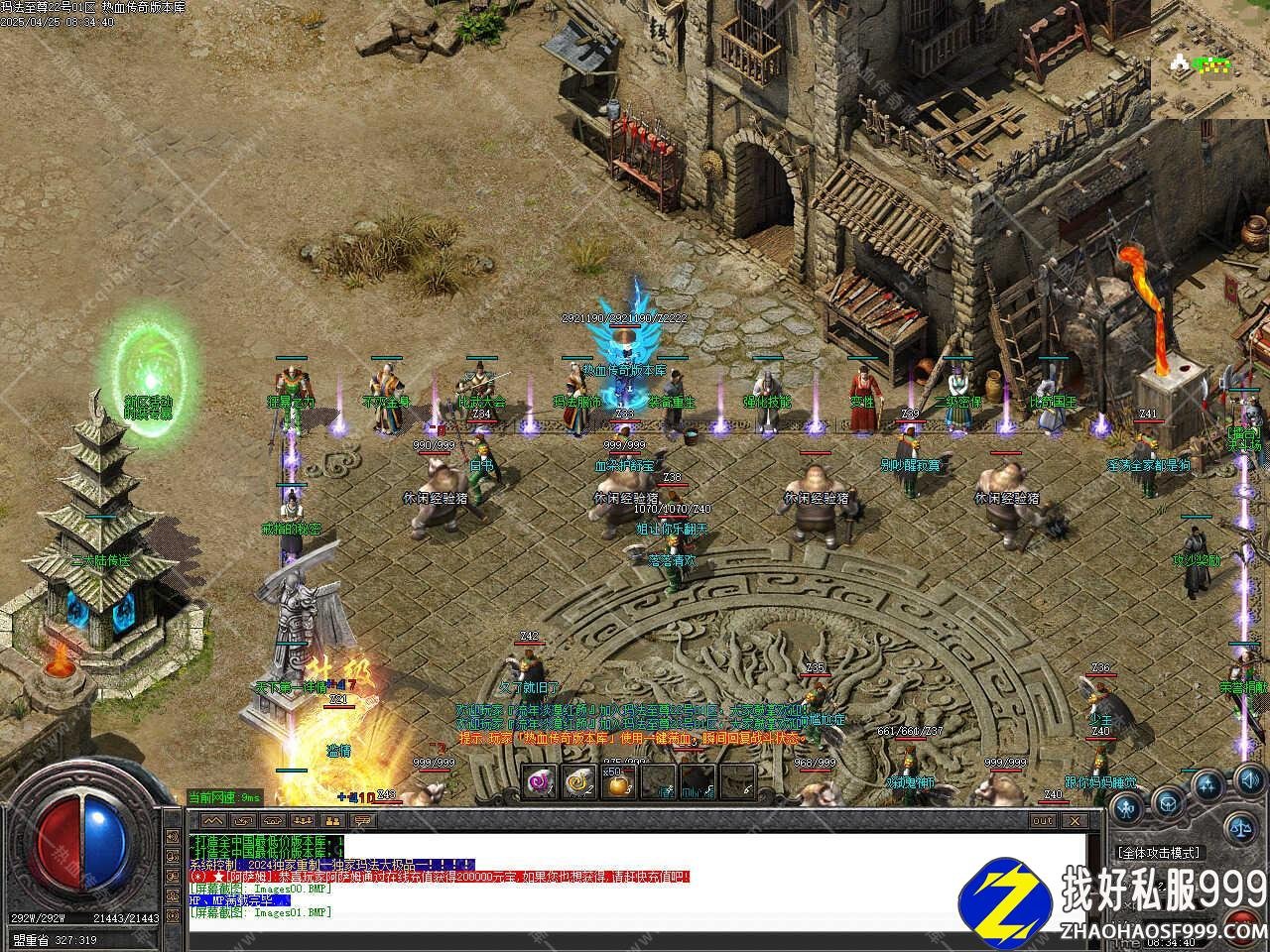Select the two-person chat channel tab
Image resolution: width=1270 pixels, height=952 pixels.
[x=333, y=821]
